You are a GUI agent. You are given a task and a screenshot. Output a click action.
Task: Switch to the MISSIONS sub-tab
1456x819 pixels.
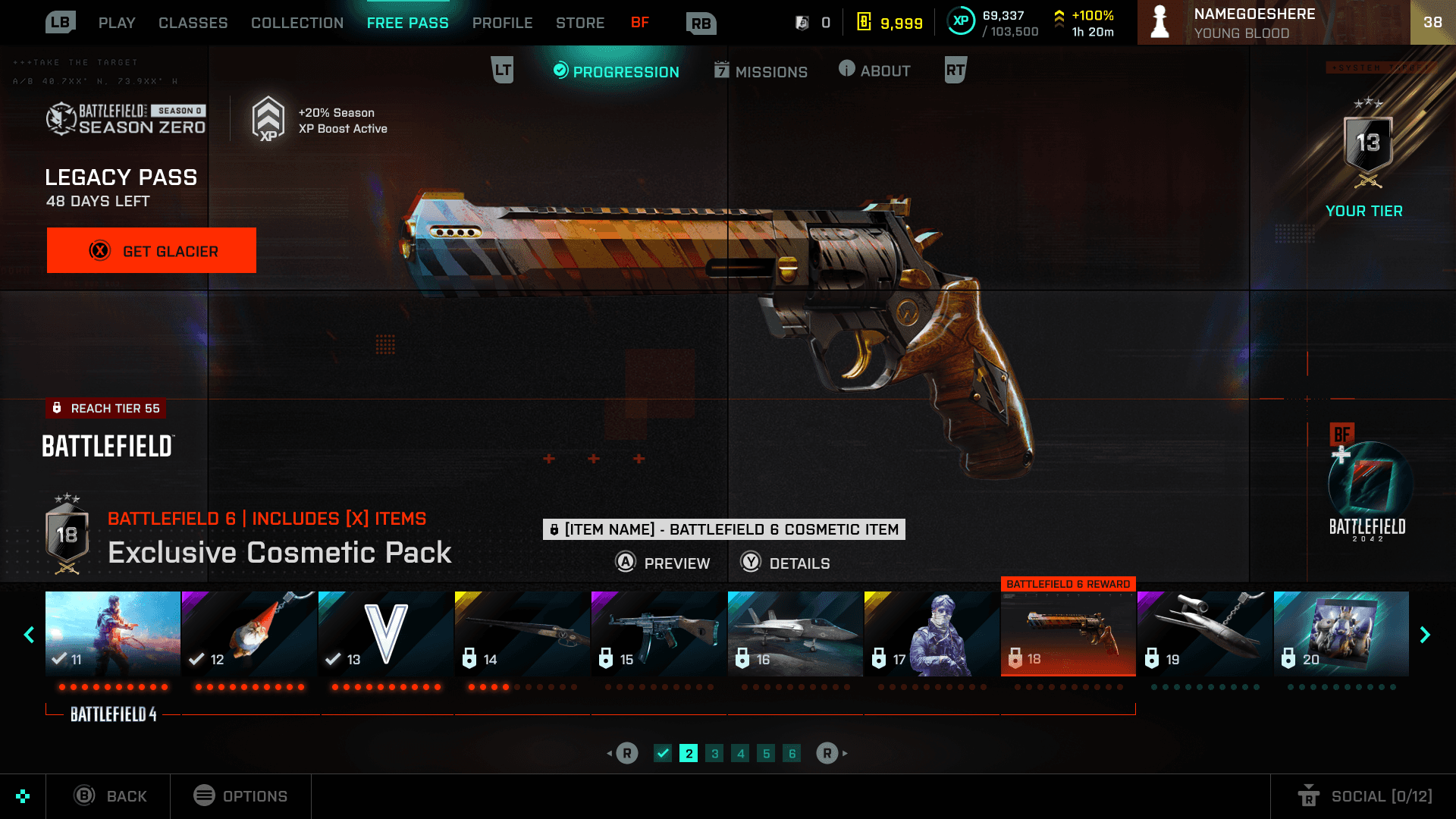point(761,71)
